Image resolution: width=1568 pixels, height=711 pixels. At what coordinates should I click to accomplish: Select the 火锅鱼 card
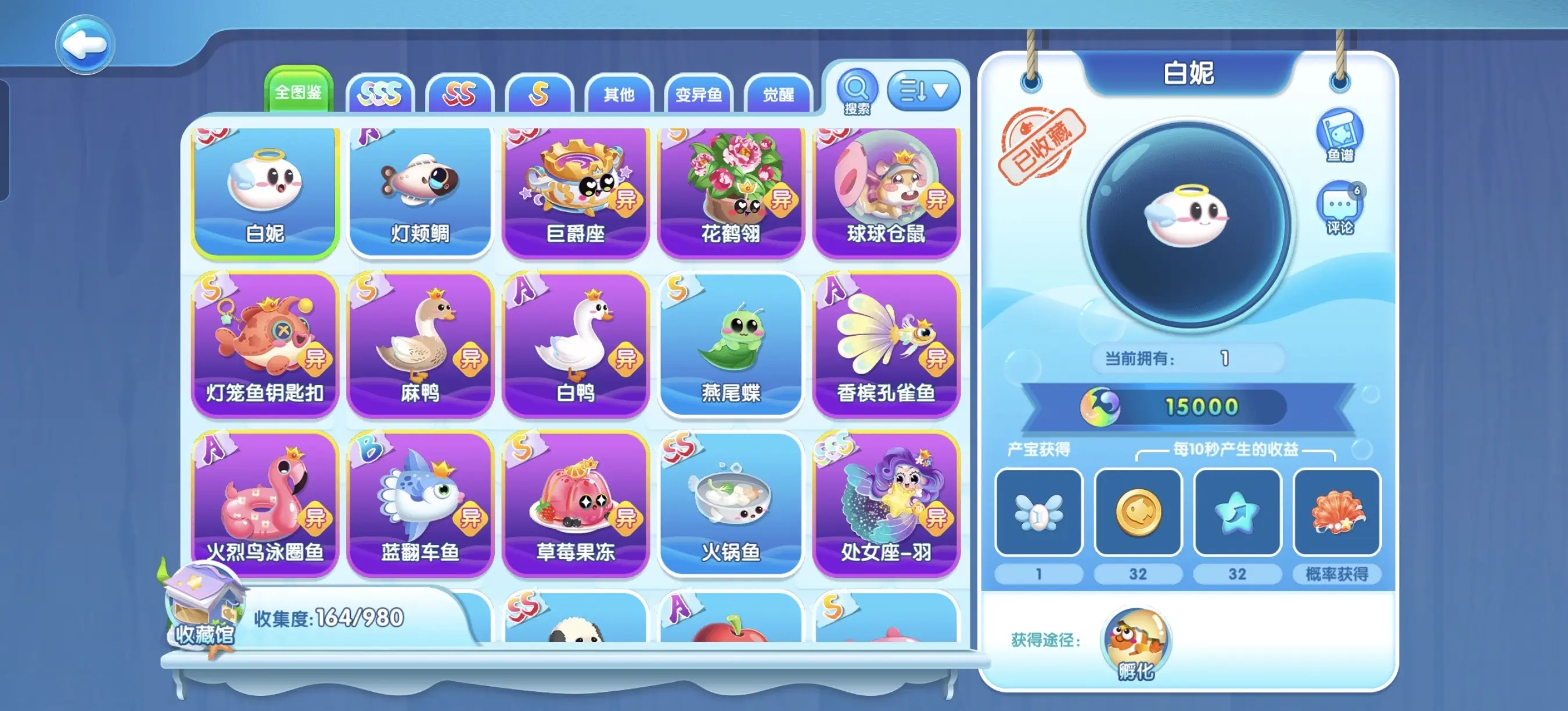pyautogui.click(x=731, y=504)
